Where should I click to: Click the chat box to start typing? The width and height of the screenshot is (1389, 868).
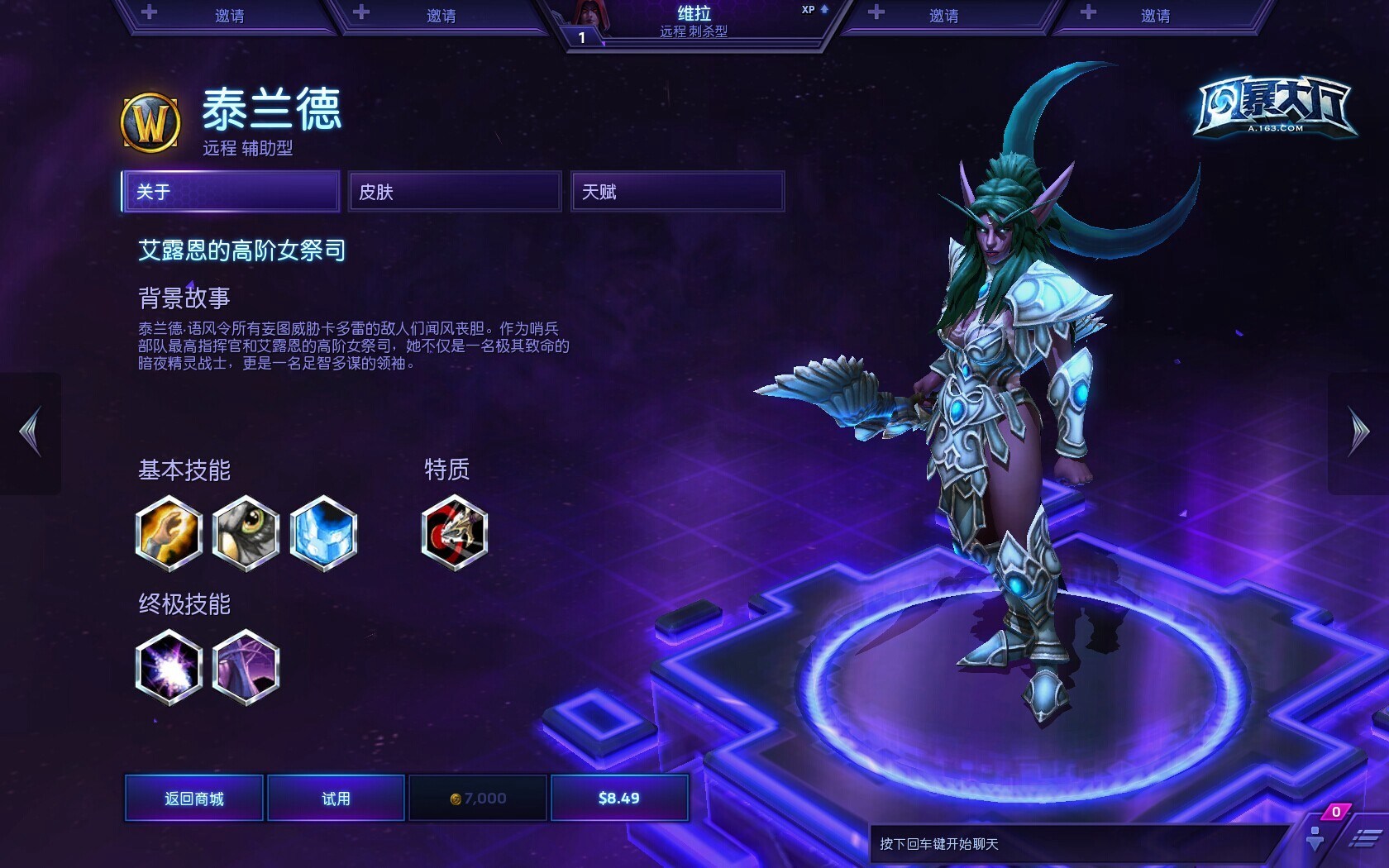[x=1075, y=844]
